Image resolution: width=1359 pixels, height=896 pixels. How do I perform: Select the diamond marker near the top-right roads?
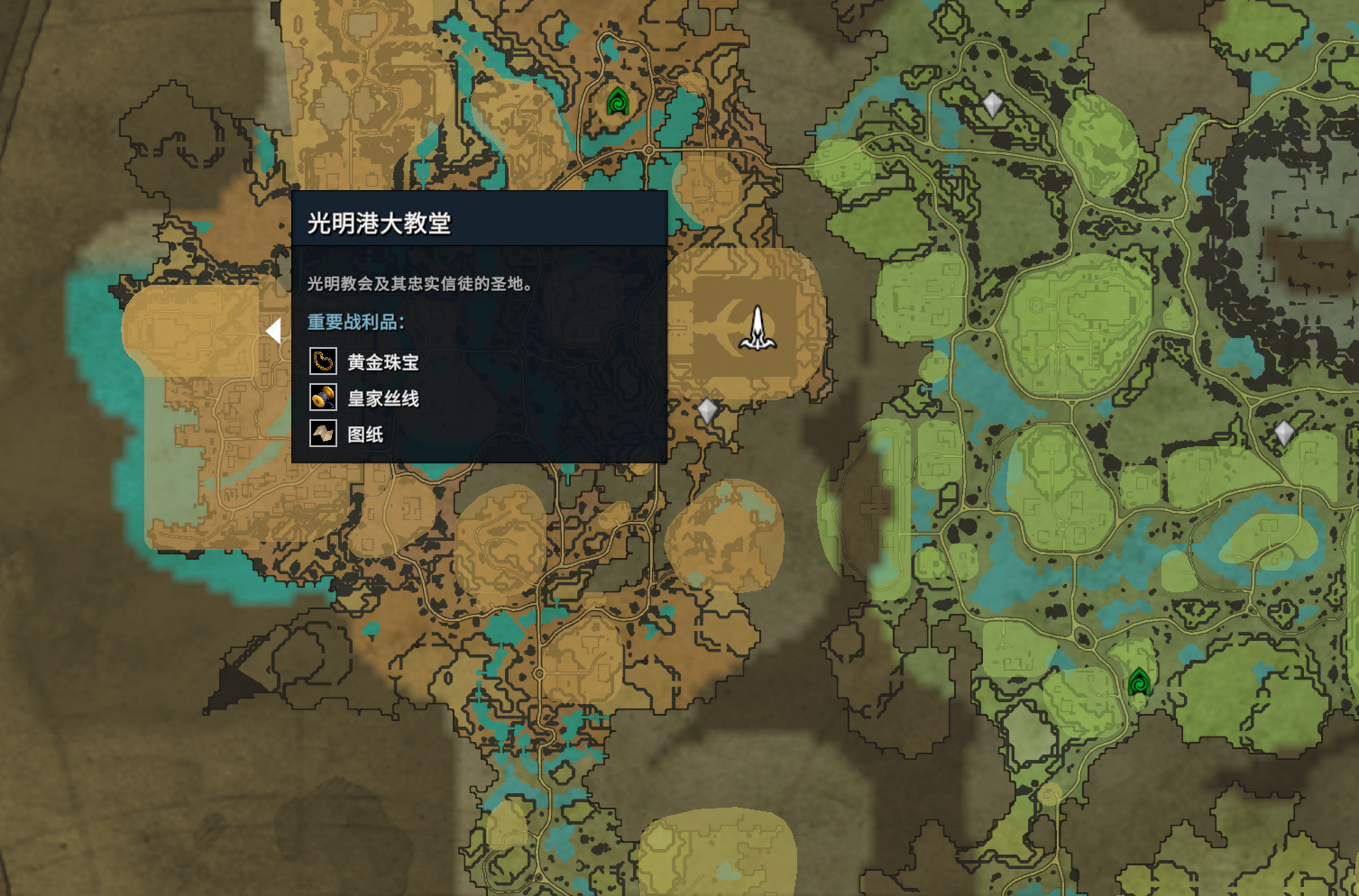[995, 103]
